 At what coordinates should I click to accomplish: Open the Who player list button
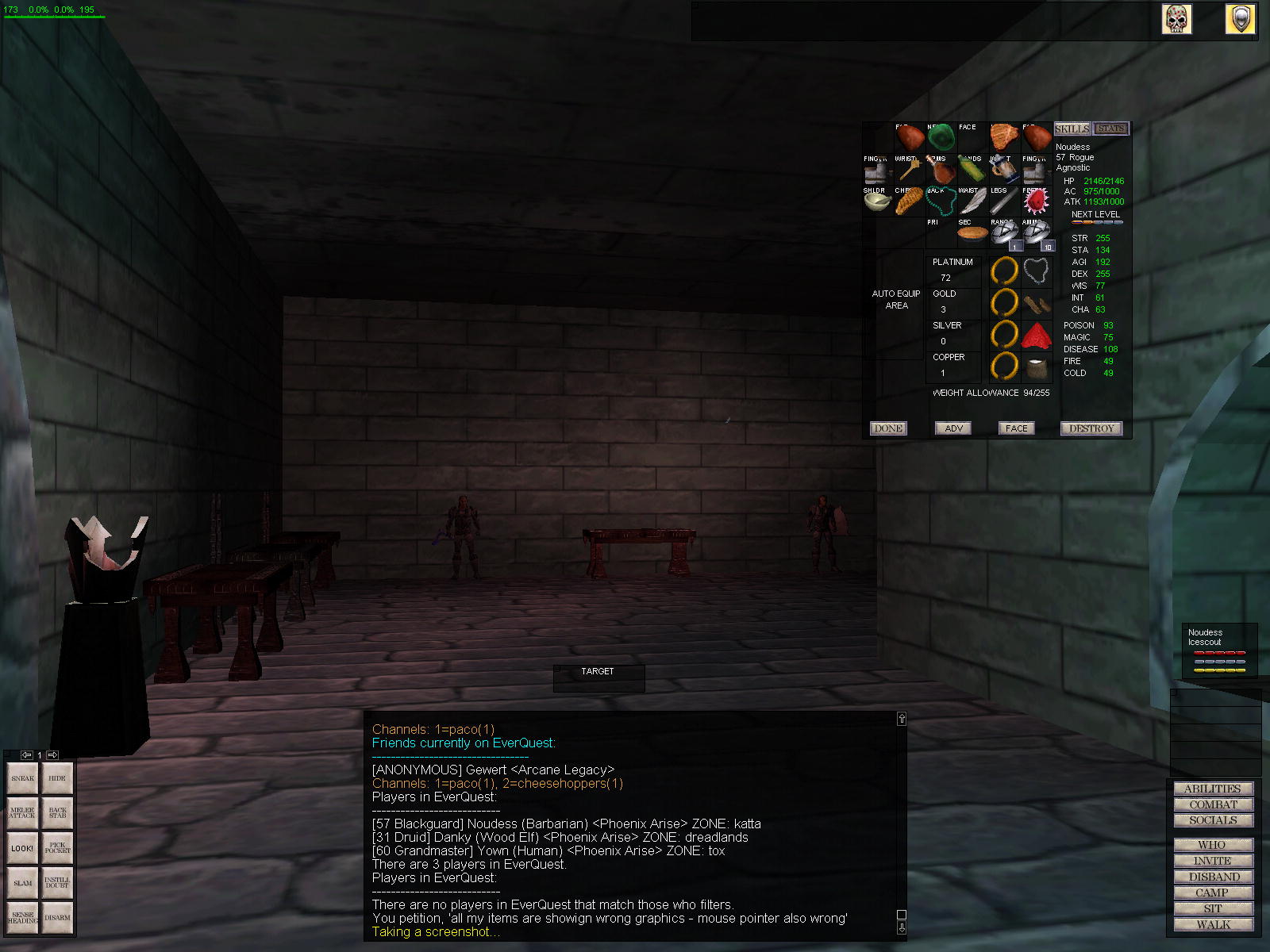pyautogui.click(x=1212, y=845)
